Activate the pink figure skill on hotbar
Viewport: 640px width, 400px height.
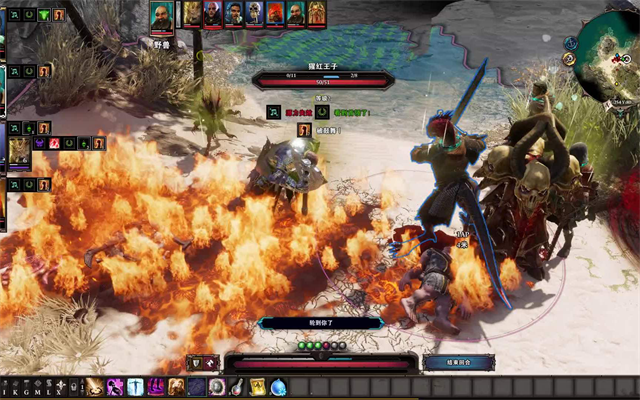pyautogui.click(x=116, y=387)
